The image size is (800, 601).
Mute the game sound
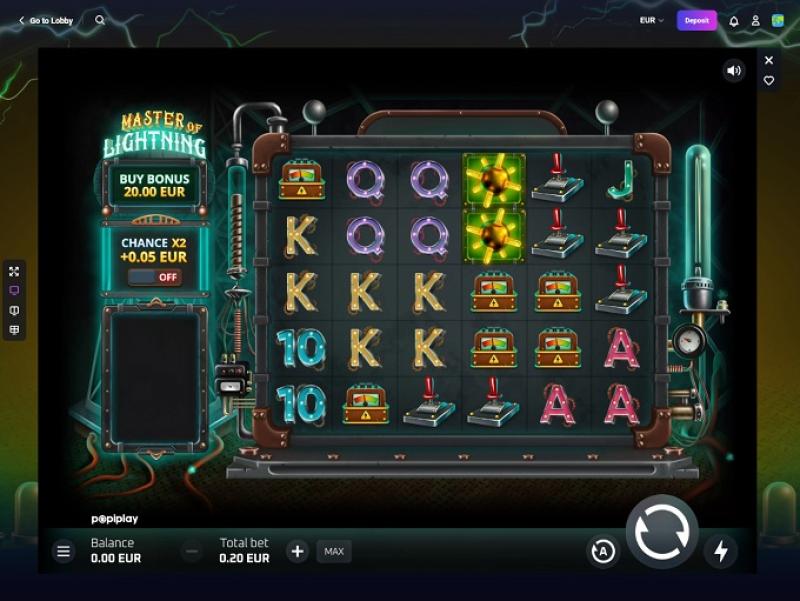tap(734, 70)
